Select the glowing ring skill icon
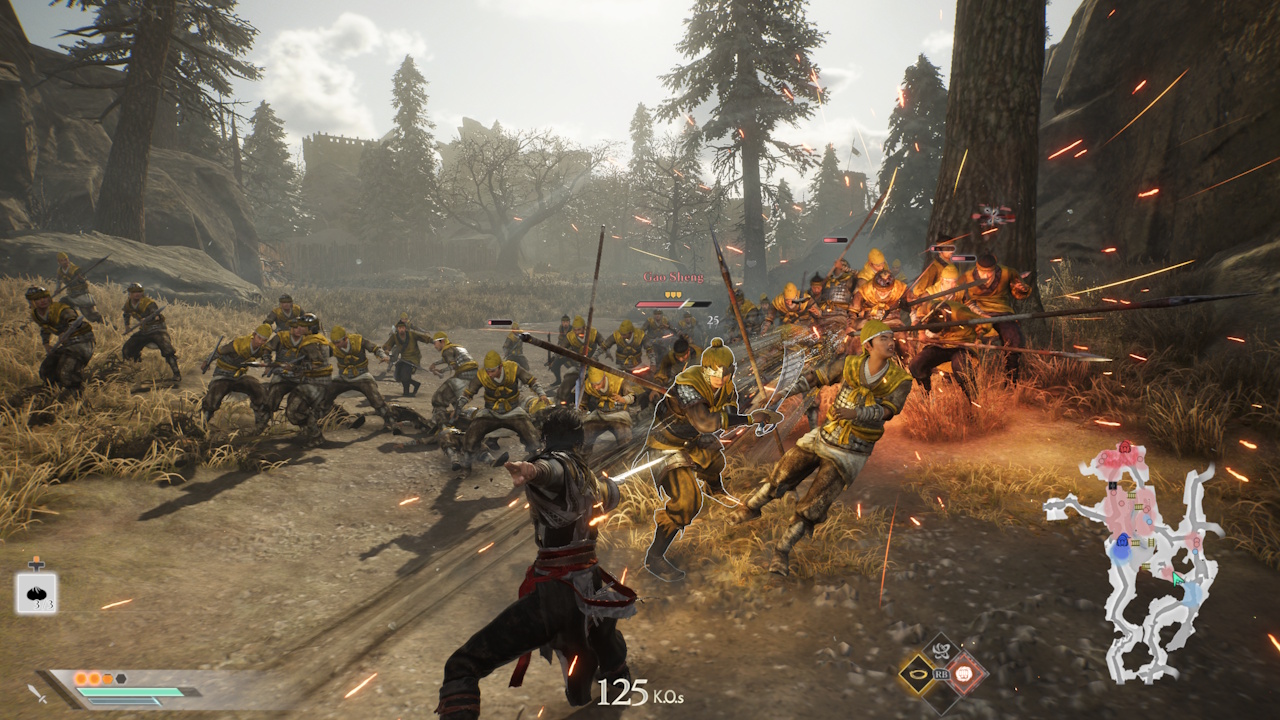The height and width of the screenshot is (720, 1280). pyautogui.click(x=917, y=674)
